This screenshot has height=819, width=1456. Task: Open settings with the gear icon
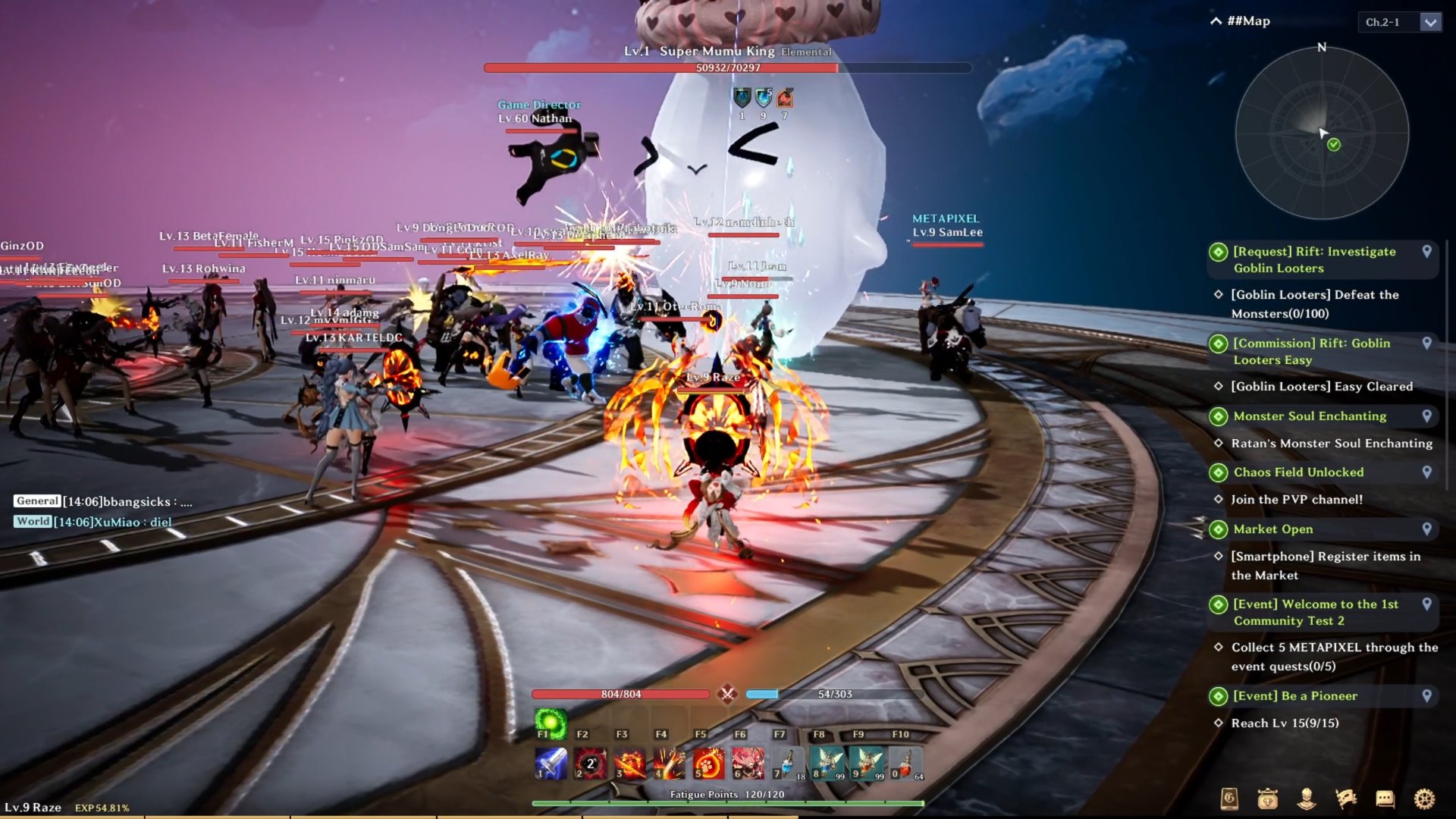[1424, 799]
